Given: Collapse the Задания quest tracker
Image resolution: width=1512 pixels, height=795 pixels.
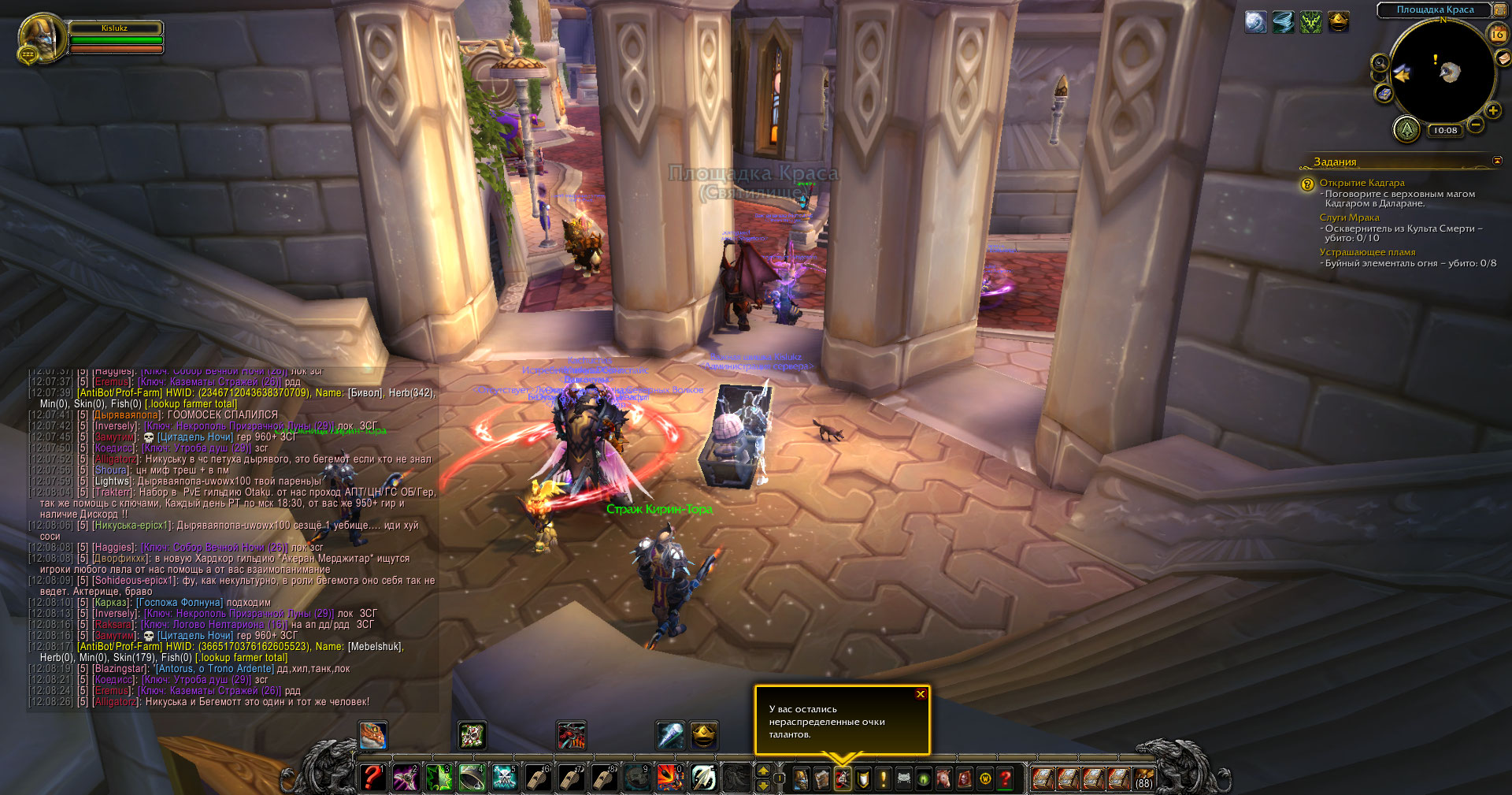Looking at the screenshot, I should (1497, 161).
